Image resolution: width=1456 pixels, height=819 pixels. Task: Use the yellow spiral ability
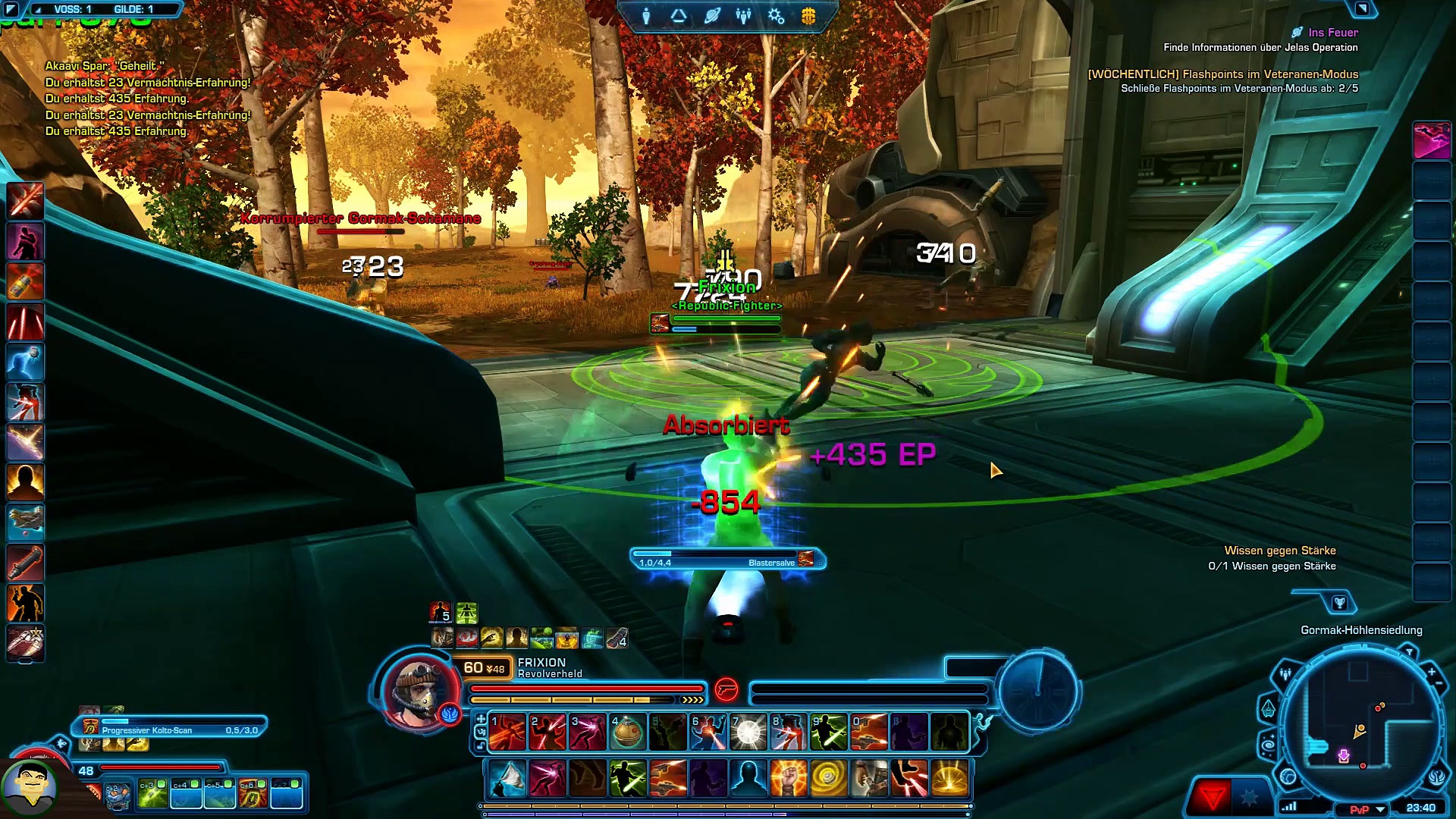(828, 779)
